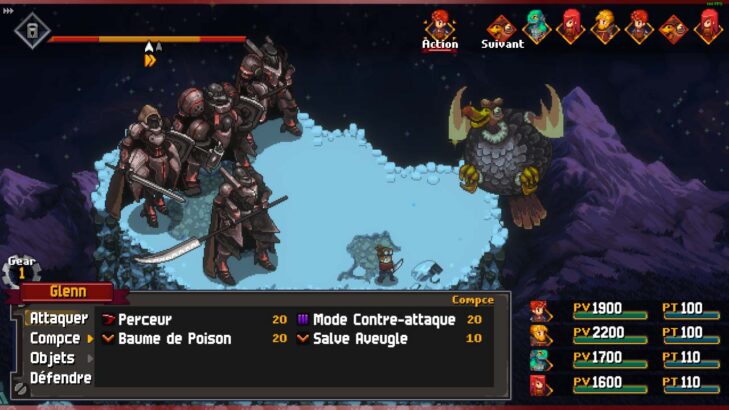Image resolution: width=729 pixels, height=410 pixels.
Task: Activate Mode Contre-attaque skill
Action: [383, 320]
